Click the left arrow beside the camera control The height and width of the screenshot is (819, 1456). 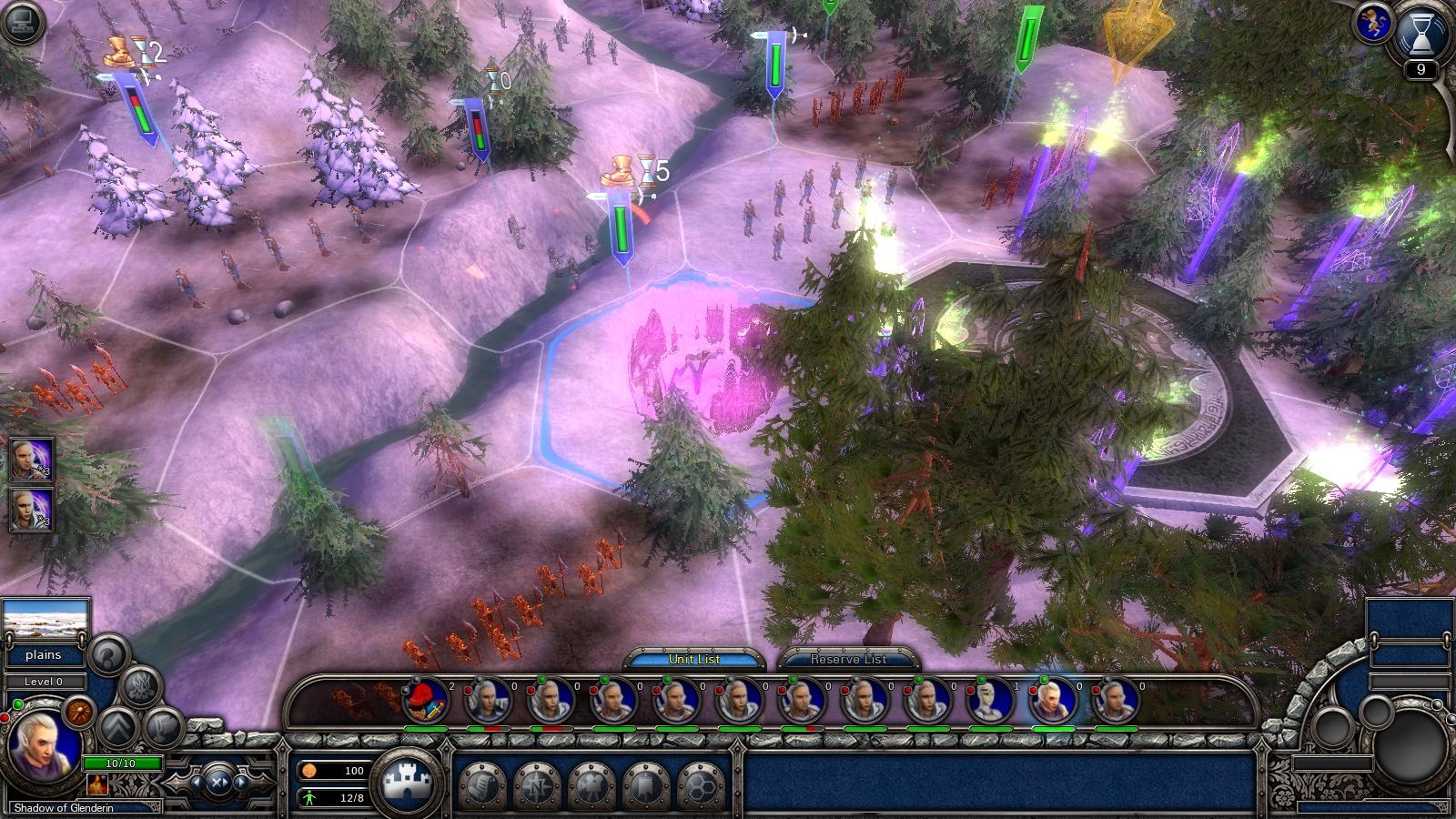click(197, 782)
